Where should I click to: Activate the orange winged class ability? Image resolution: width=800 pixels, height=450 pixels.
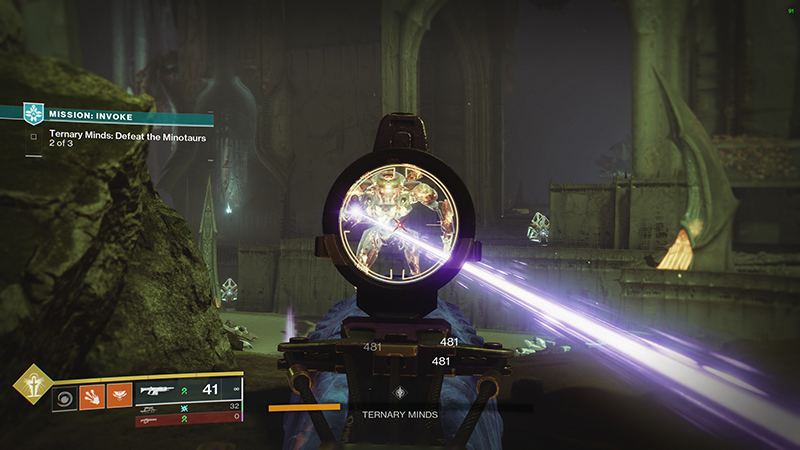(x=118, y=397)
